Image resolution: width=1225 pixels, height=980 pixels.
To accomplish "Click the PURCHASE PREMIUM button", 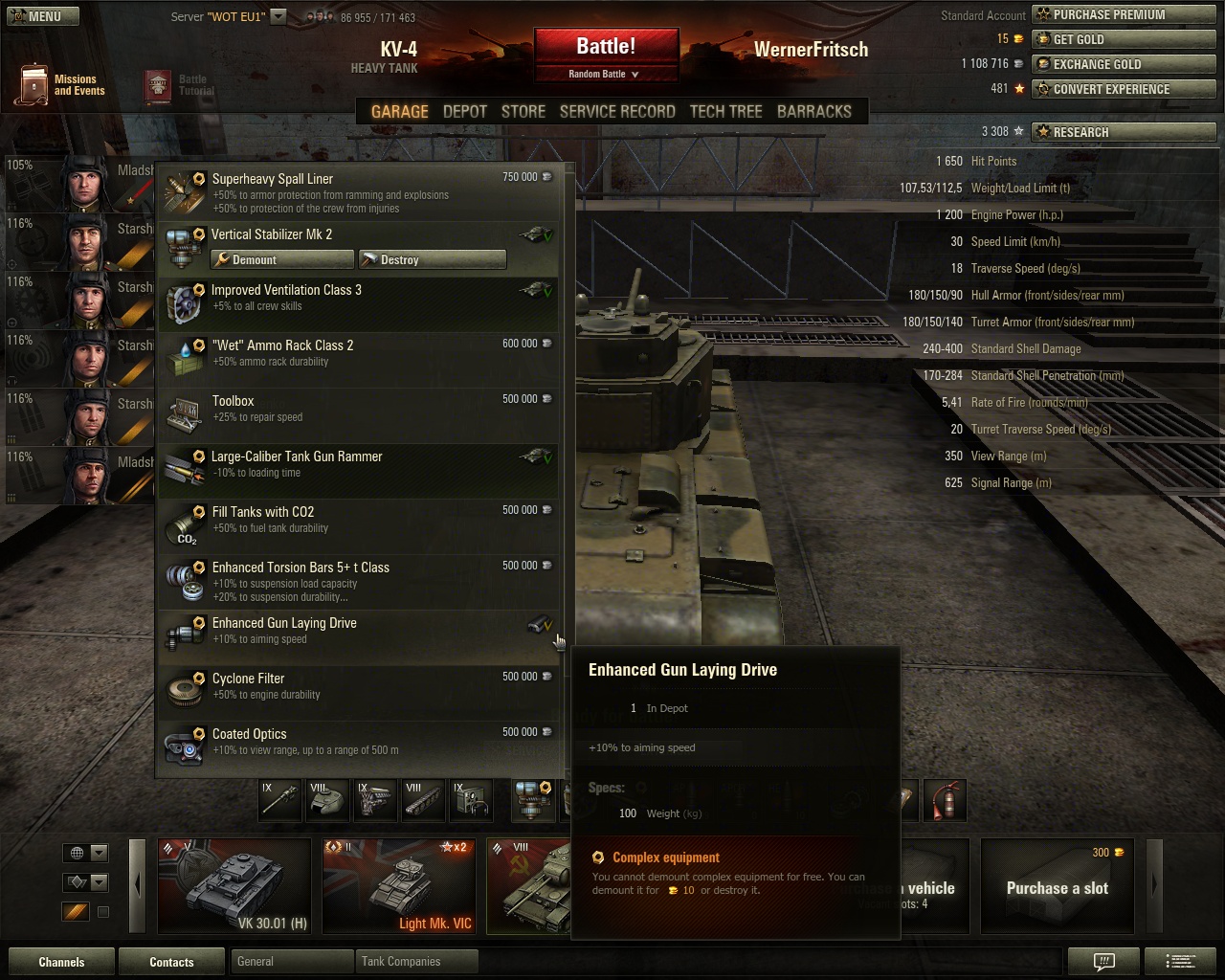I will tap(1124, 15).
